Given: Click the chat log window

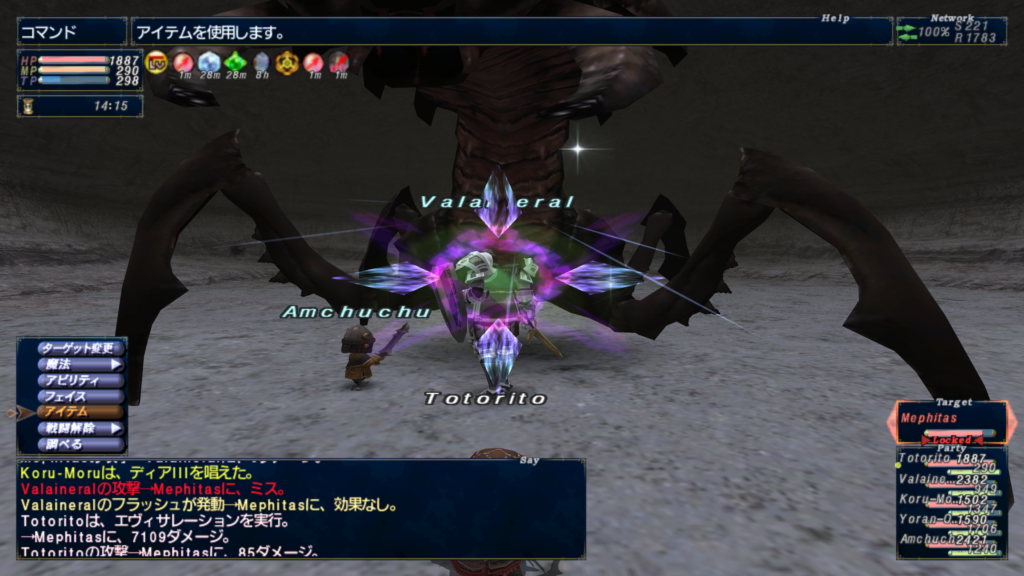Looking at the screenshot, I should (300, 508).
